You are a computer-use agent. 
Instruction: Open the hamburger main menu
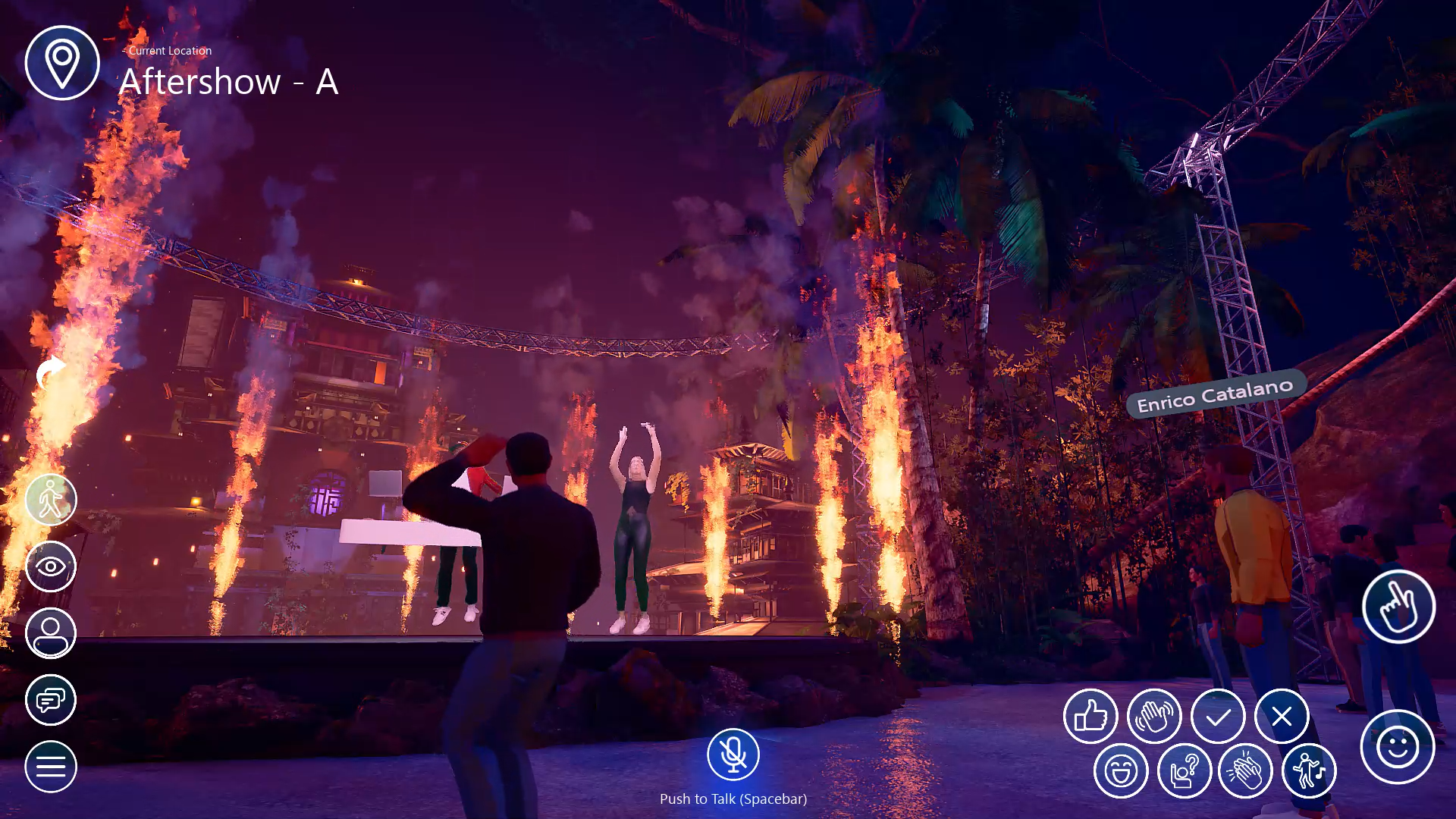[51, 767]
